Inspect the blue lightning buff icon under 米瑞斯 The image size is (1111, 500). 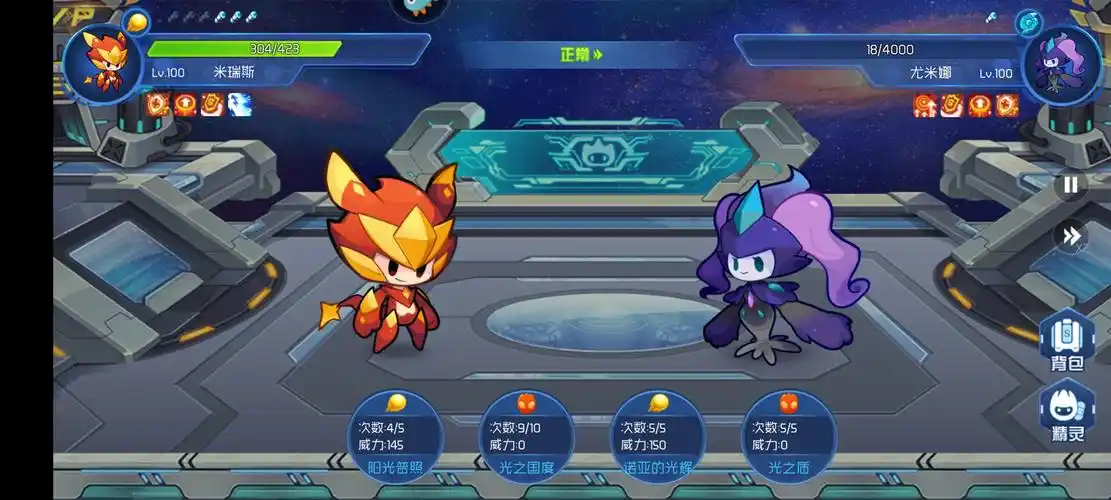click(239, 103)
